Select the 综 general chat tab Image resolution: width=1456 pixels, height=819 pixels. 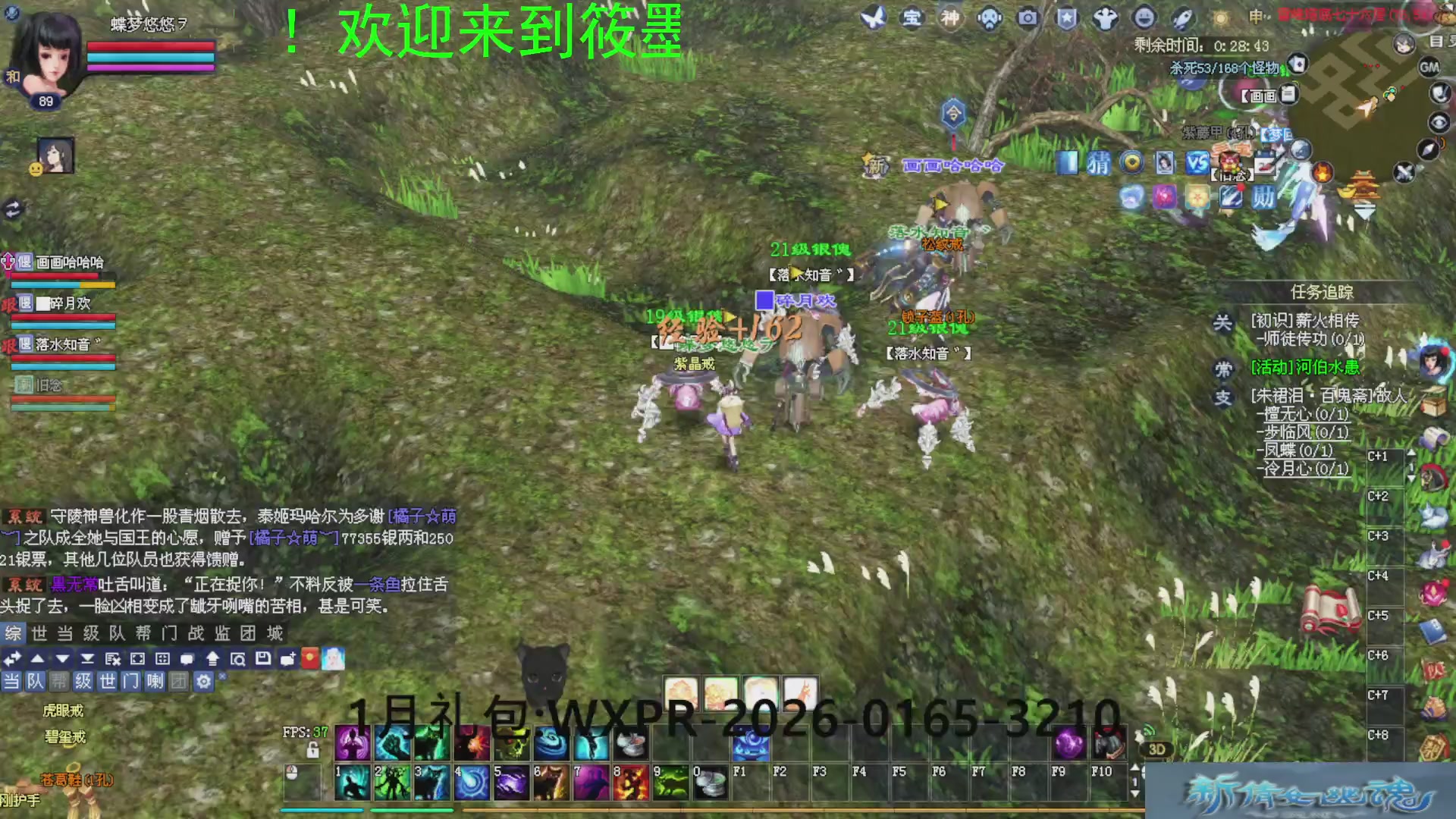pos(15,635)
